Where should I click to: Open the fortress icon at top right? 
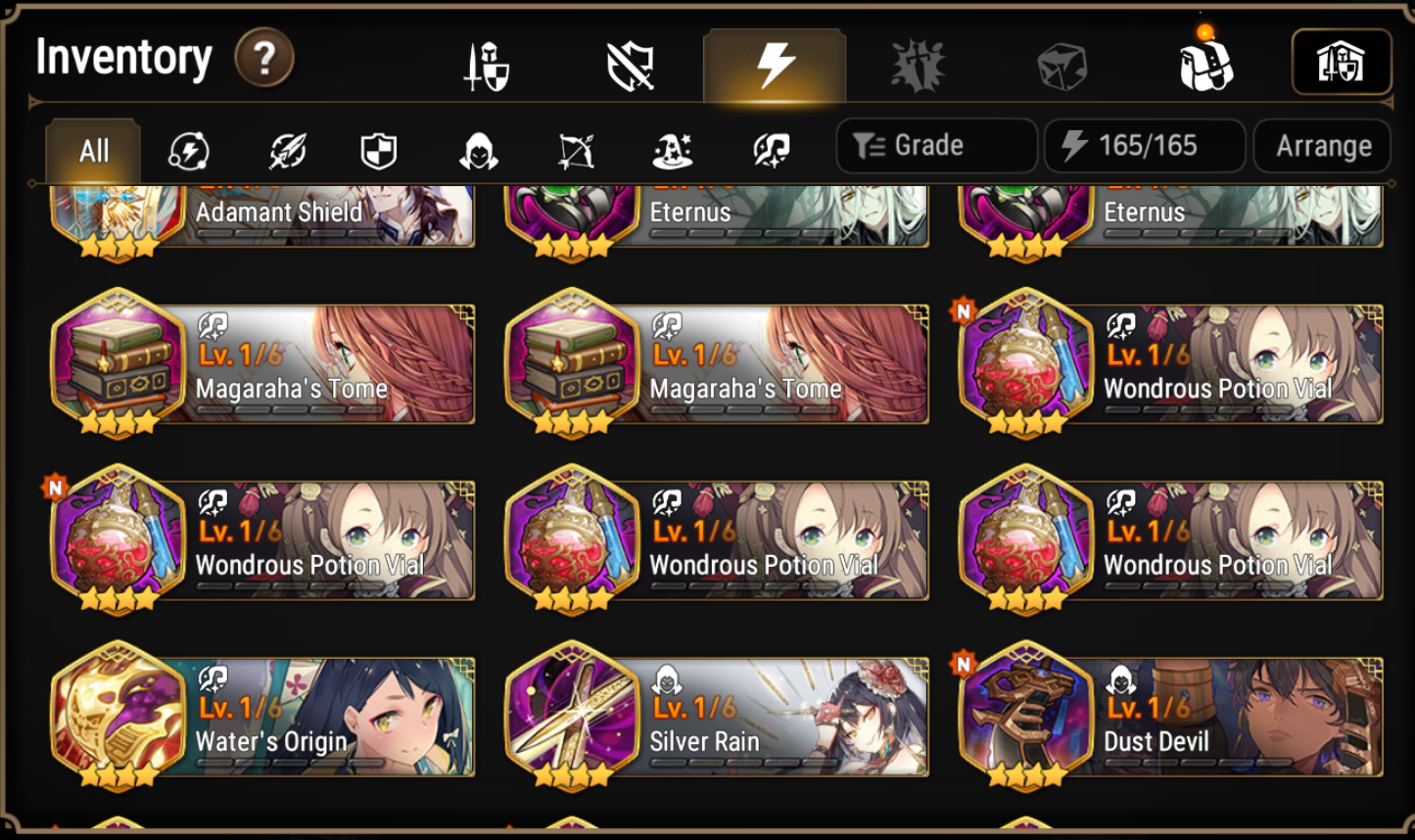coord(1343,61)
